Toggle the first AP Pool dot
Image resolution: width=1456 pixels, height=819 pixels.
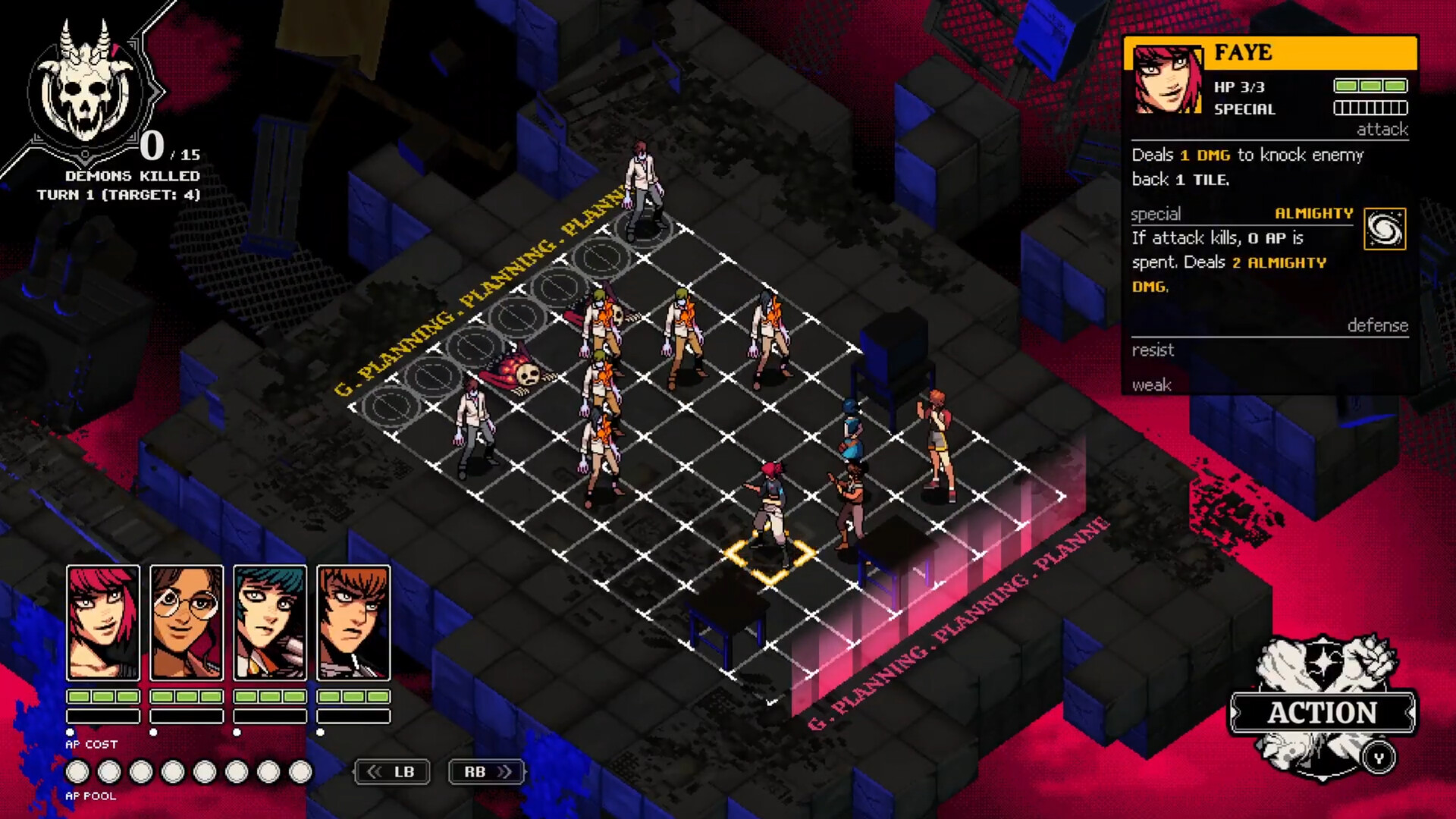tap(78, 772)
